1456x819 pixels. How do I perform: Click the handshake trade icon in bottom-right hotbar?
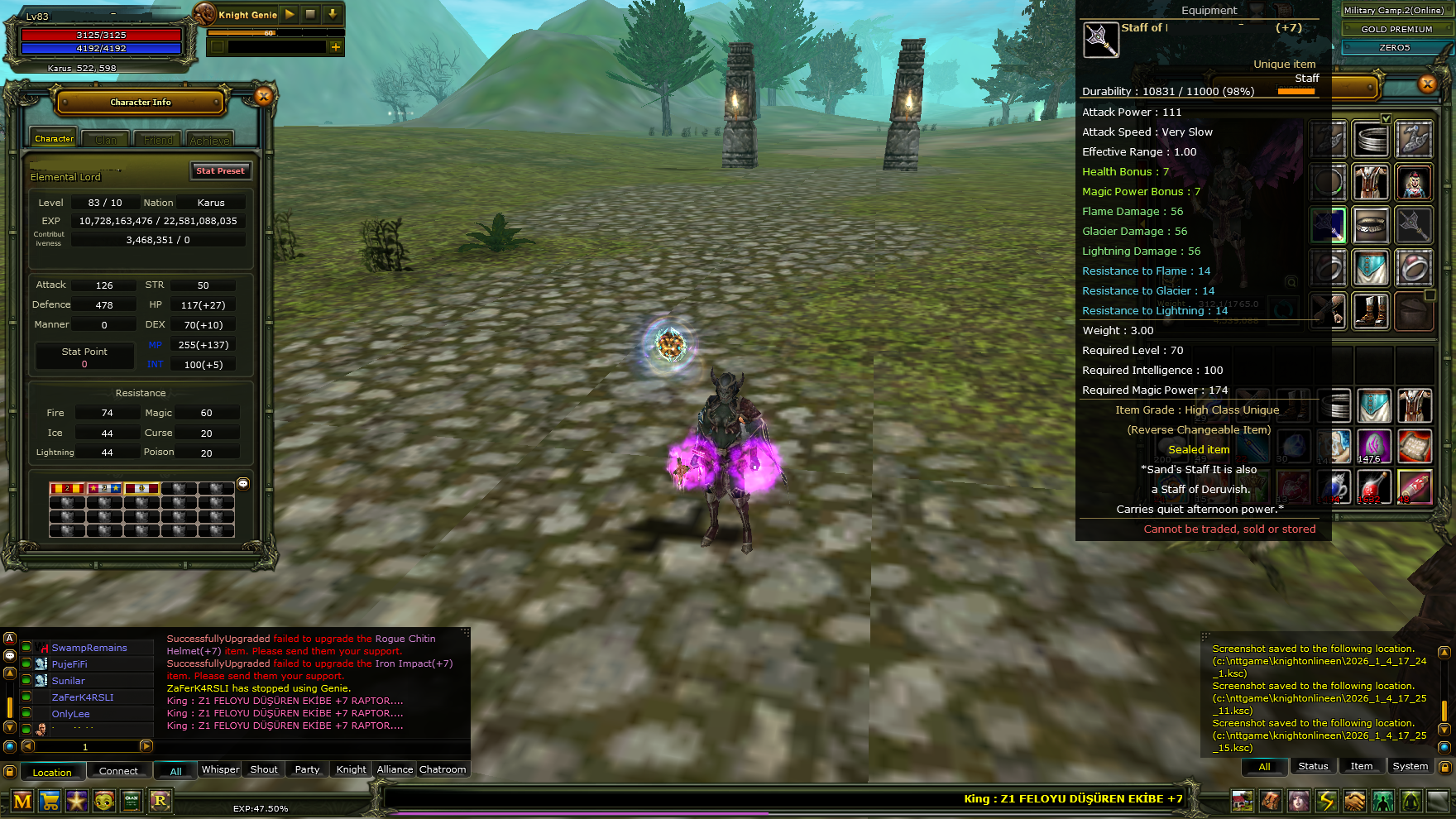coord(1355,800)
